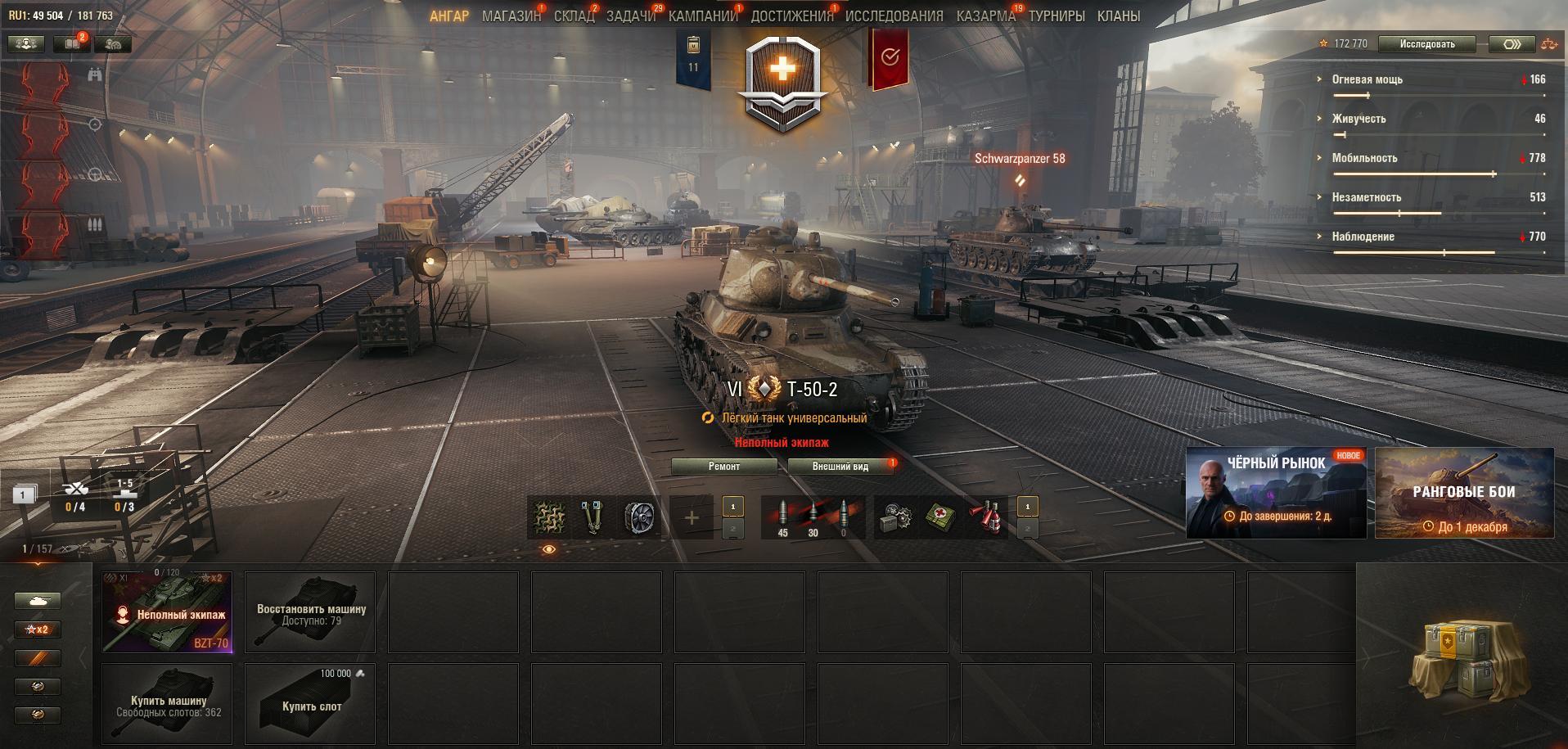Image resolution: width=1568 pixels, height=749 pixels.
Task: Select the BZT-70 tank in carousel
Action: tap(168, 612)
